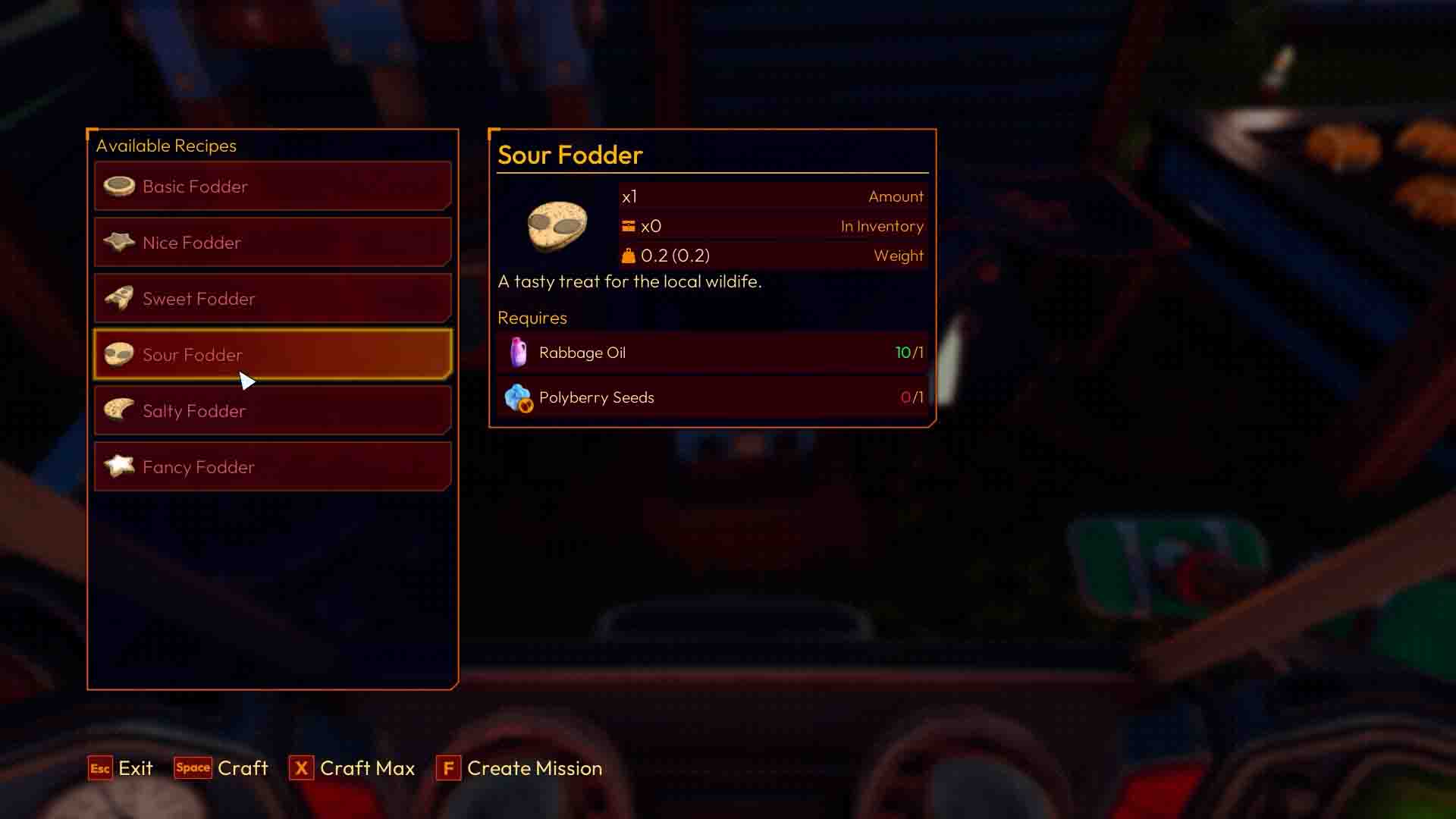
Task: Select the Salty Fodder recipe icon
Action: click(x=121, y=410)
